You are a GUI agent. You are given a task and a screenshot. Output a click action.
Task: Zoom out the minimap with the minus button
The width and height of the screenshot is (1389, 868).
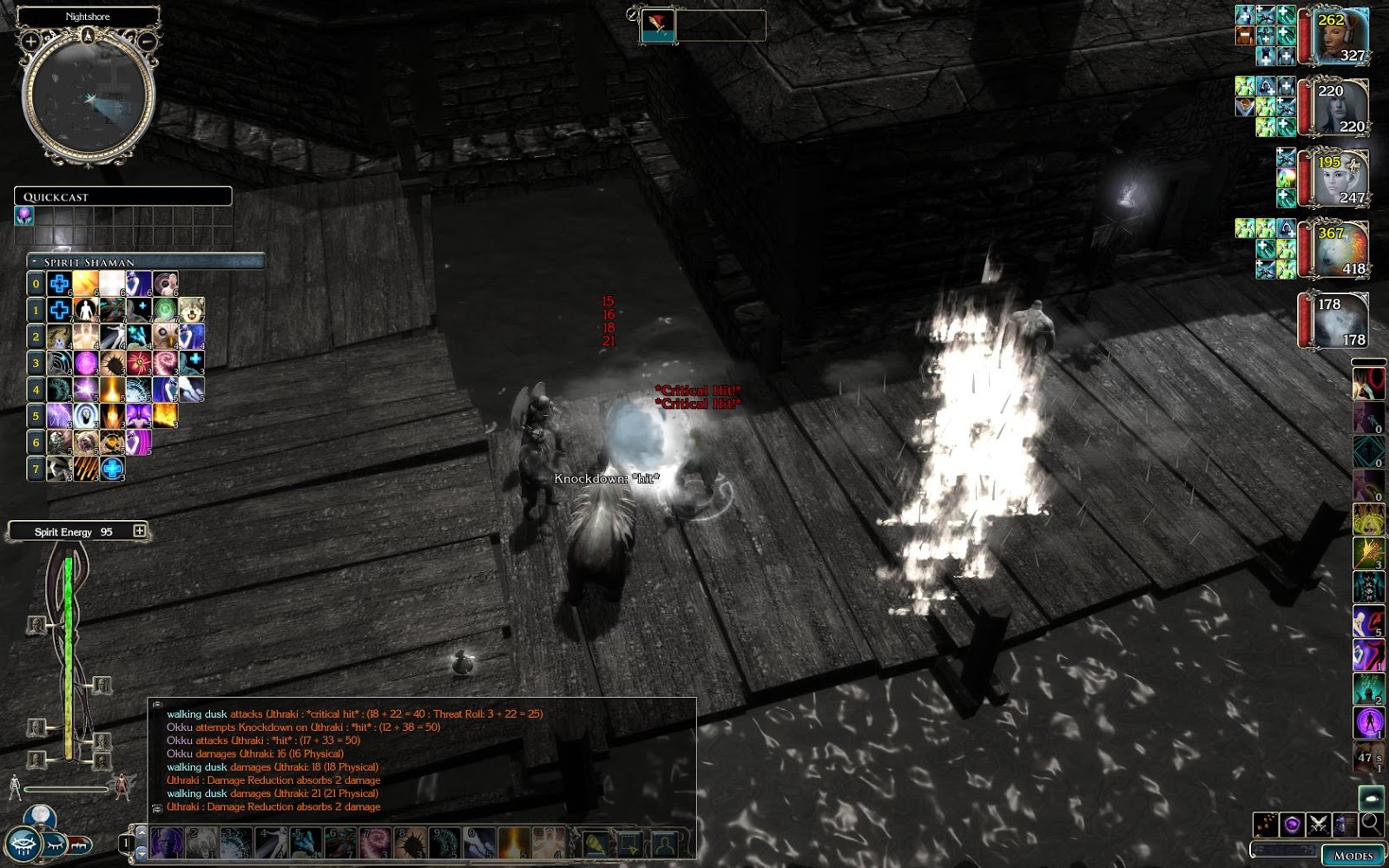tap(148, 41)
